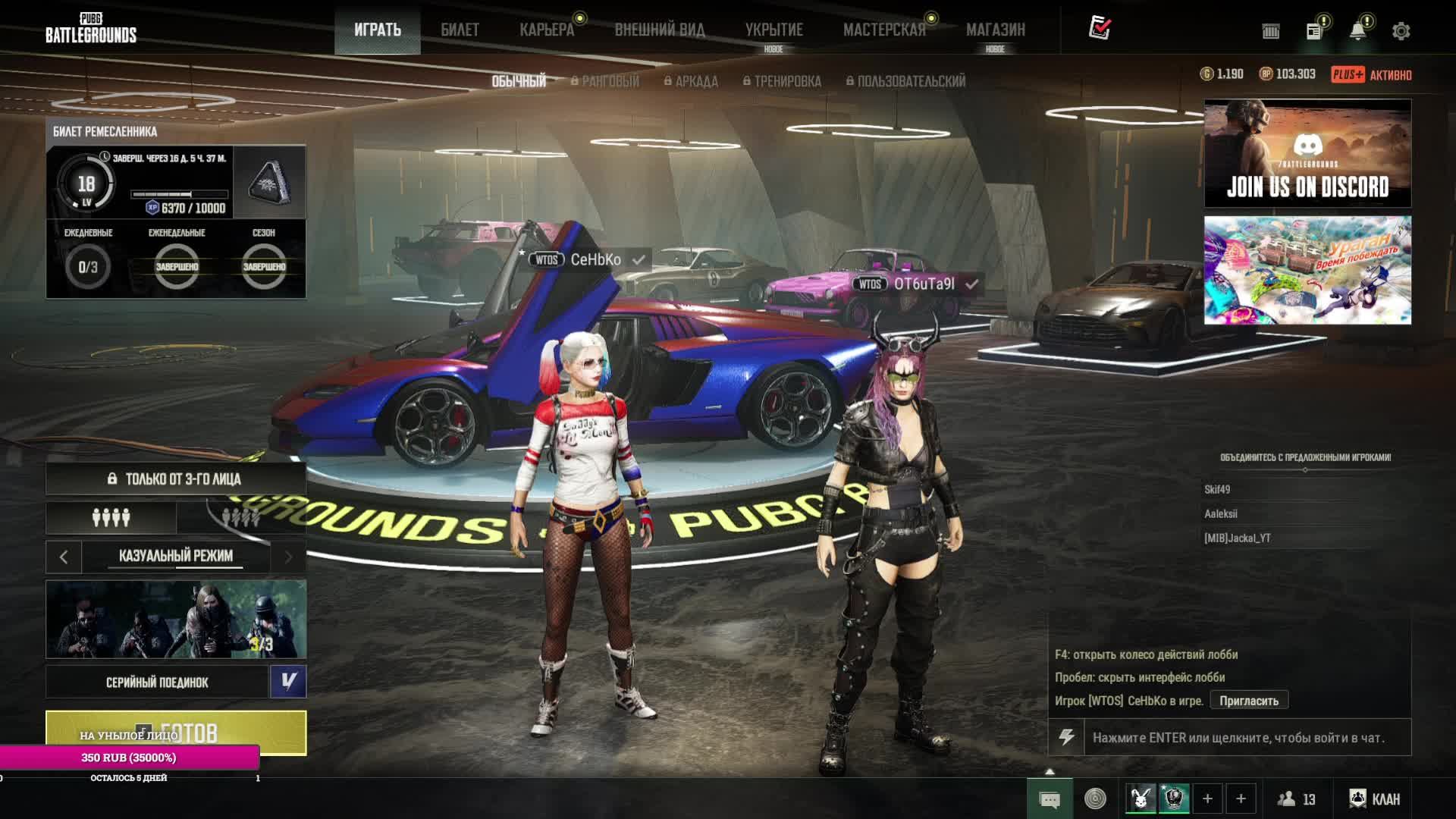Open the Билет tab
Screen dimensions: 1456x819
(x=460, y=30)
